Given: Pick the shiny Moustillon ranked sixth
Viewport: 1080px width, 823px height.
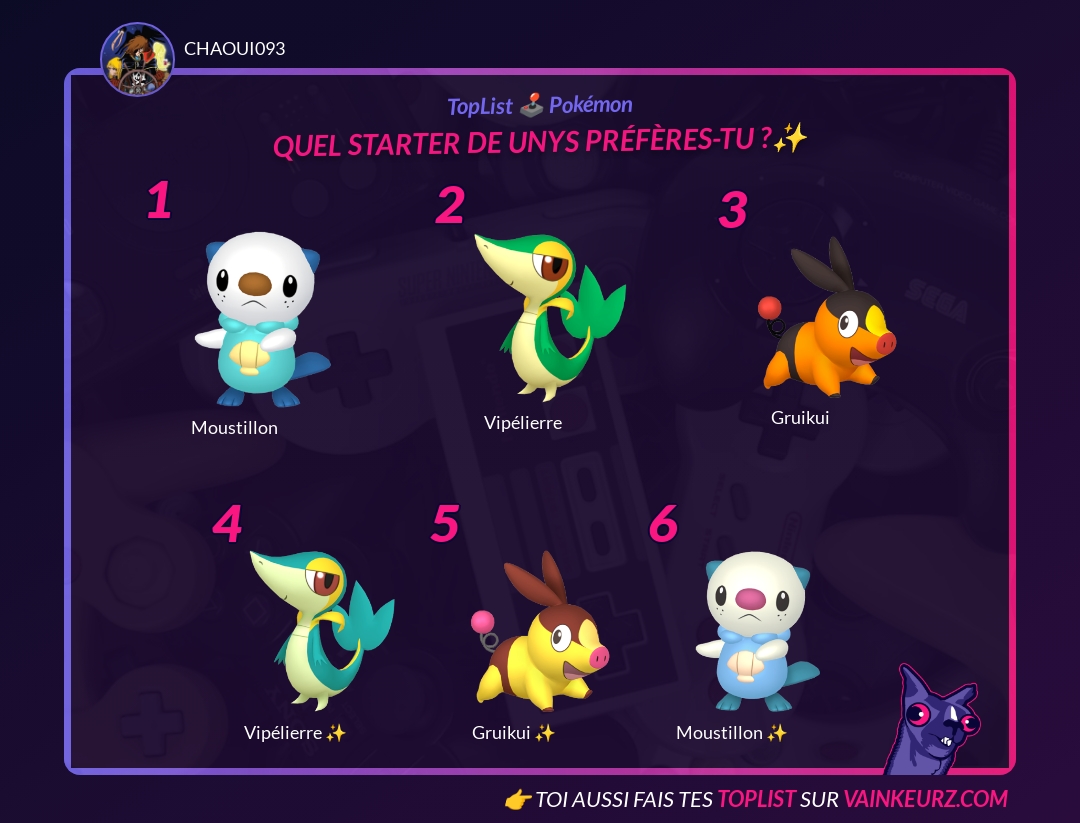Looking at the screenshot, I should (x=754, y=631).
